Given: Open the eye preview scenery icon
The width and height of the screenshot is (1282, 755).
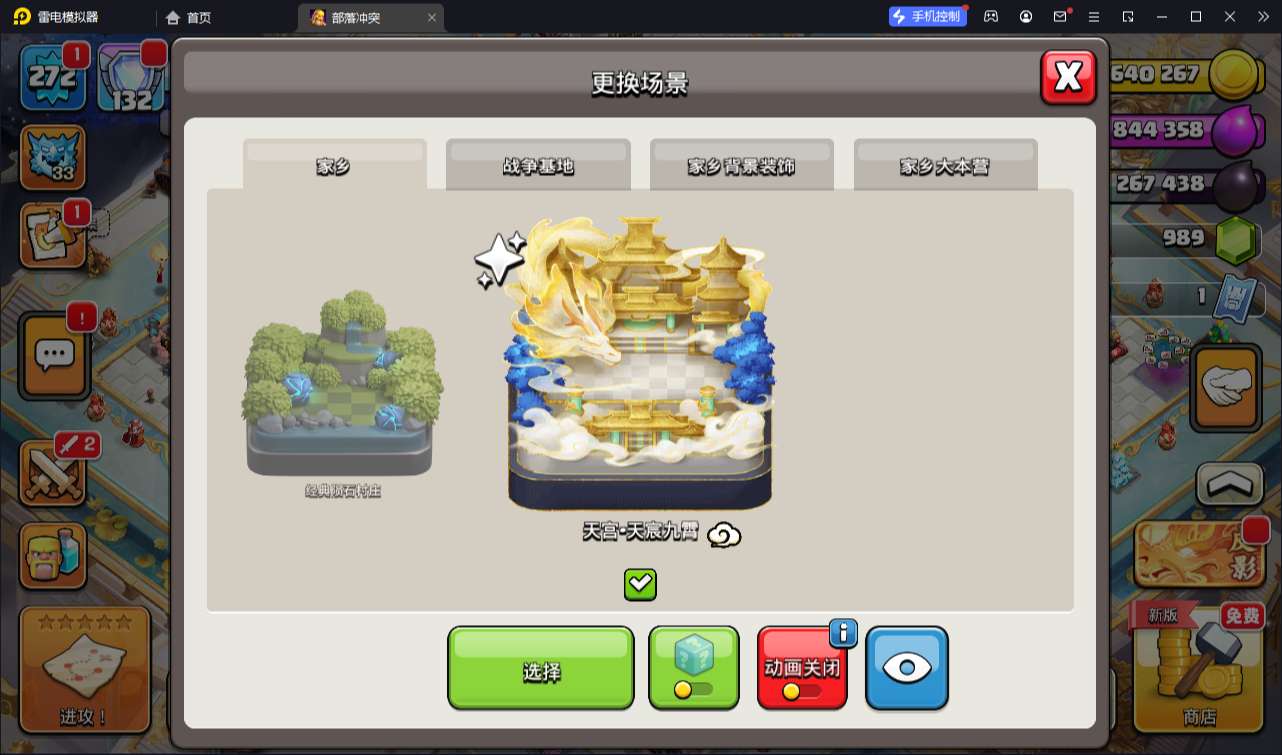Looking at the screenshot, I should point(906,668).
